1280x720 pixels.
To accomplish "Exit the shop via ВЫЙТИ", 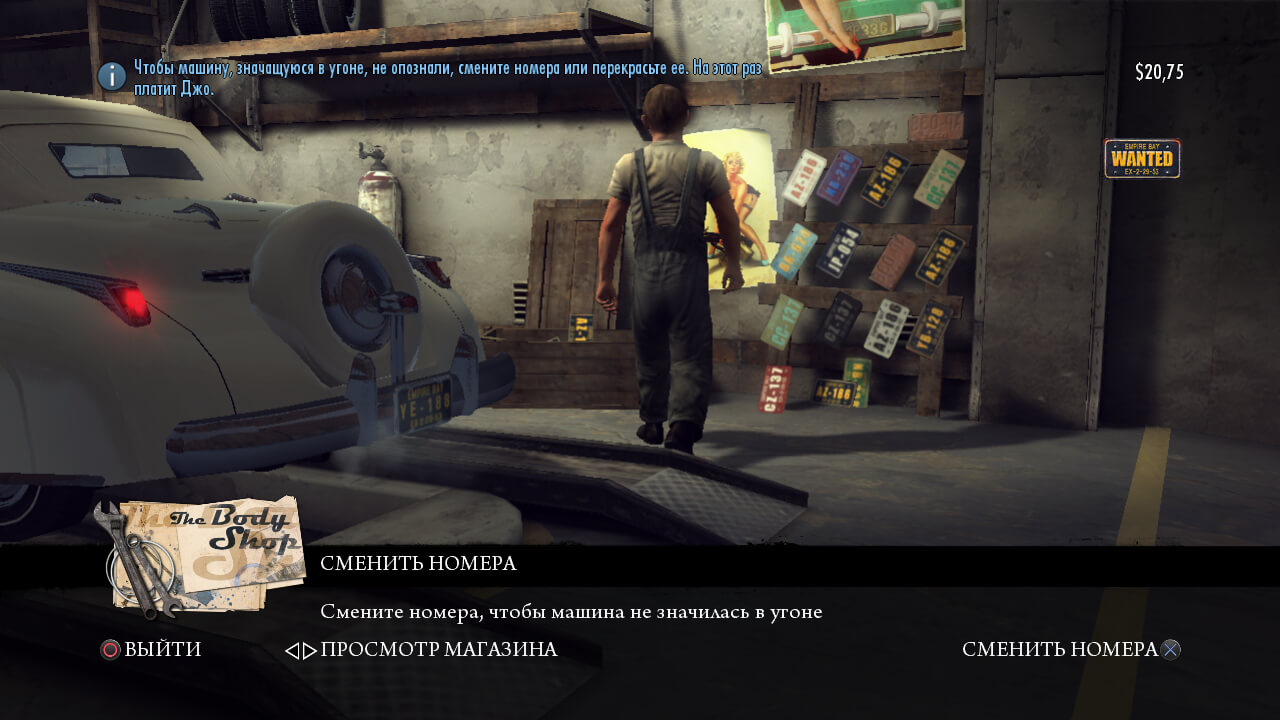I will (162, 650).
